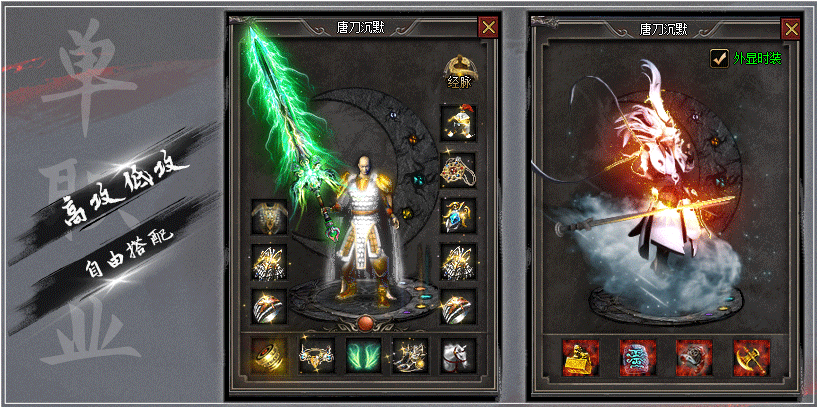Pick the golden drum-shaped item slot
Image resolution: width=817 pixels, height=407 pixels.
pos(268,353)
